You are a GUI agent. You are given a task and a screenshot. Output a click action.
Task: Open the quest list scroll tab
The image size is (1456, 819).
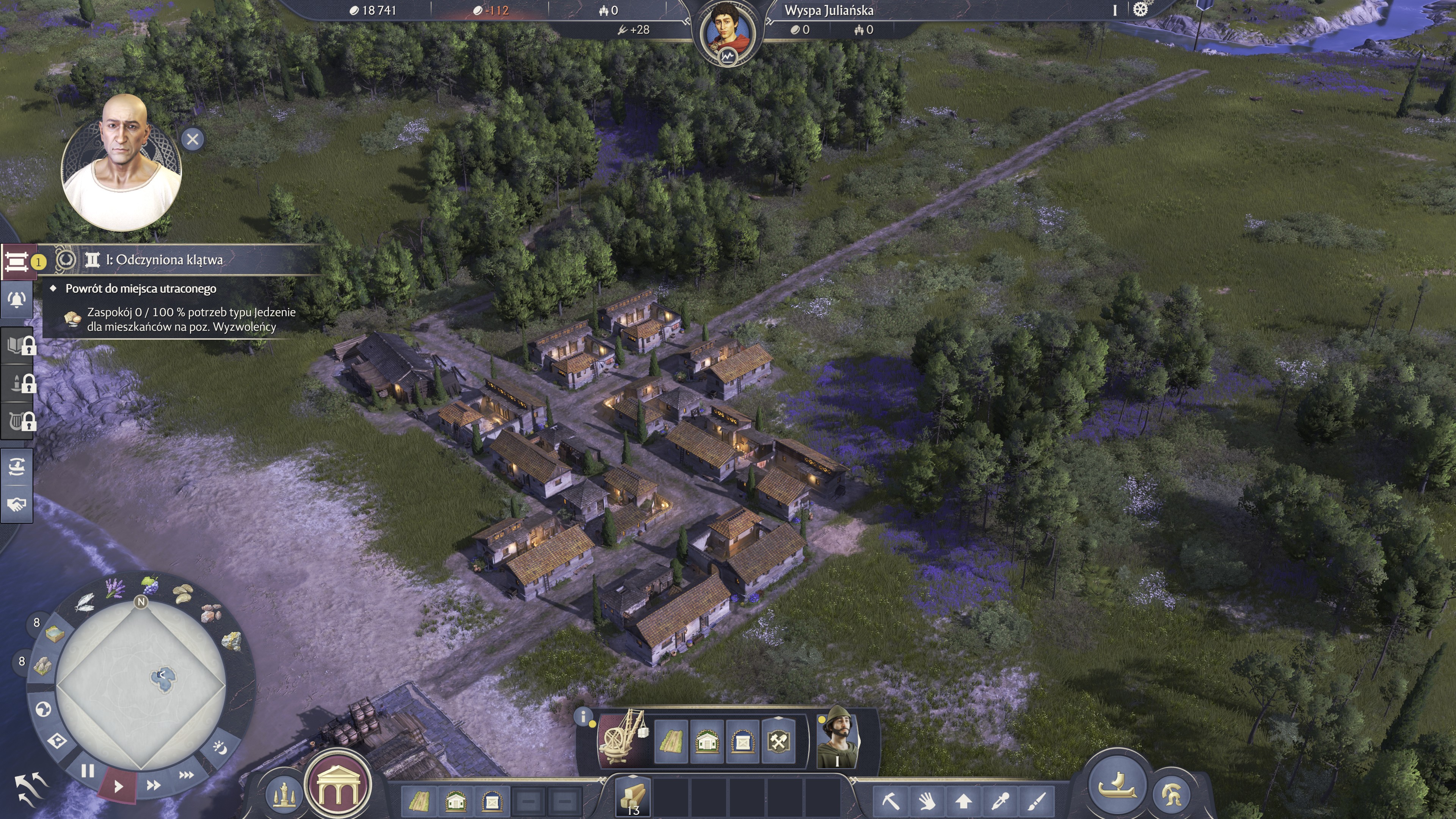17,262
